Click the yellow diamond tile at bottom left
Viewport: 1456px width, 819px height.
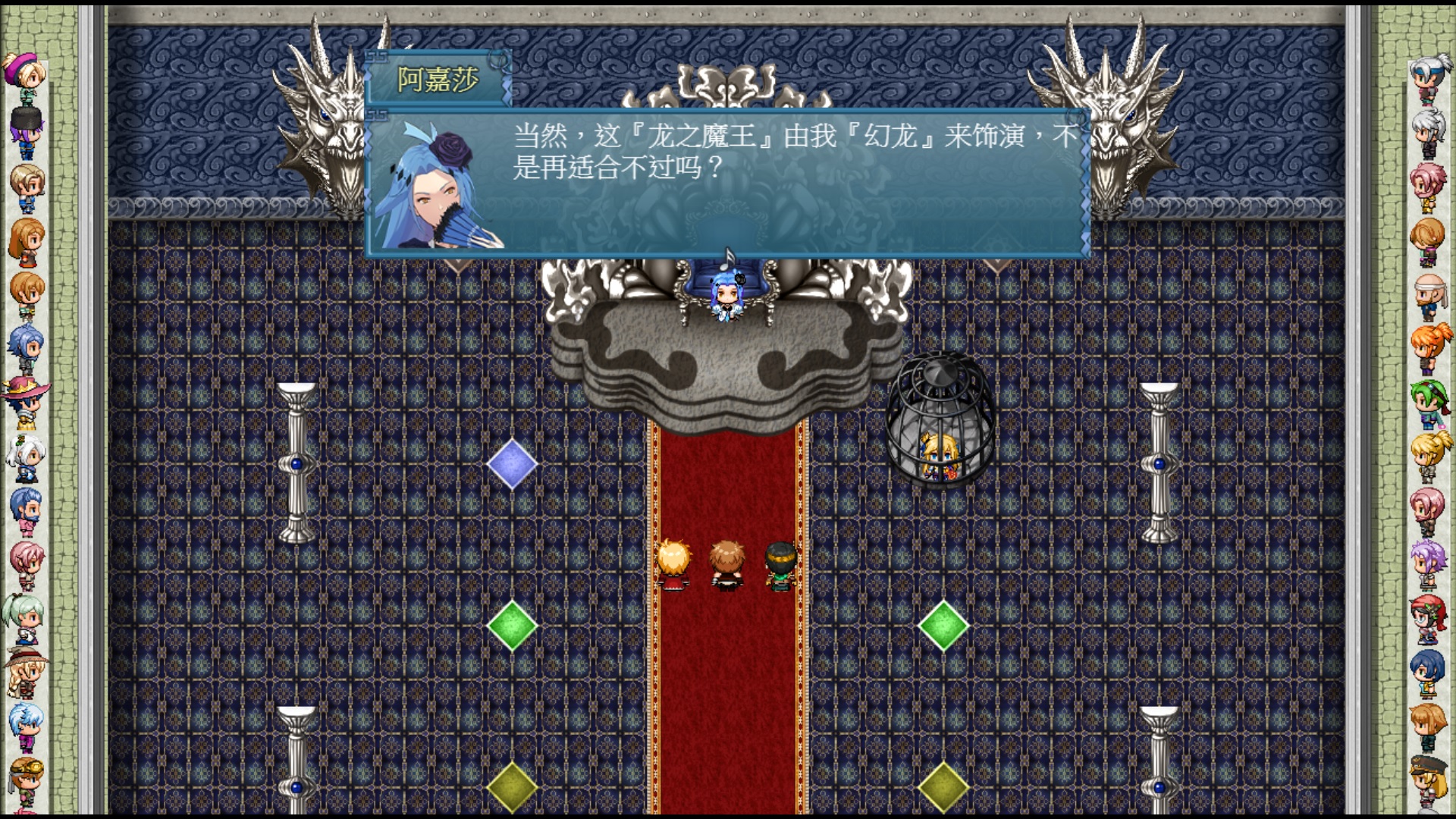coord(512,789)
